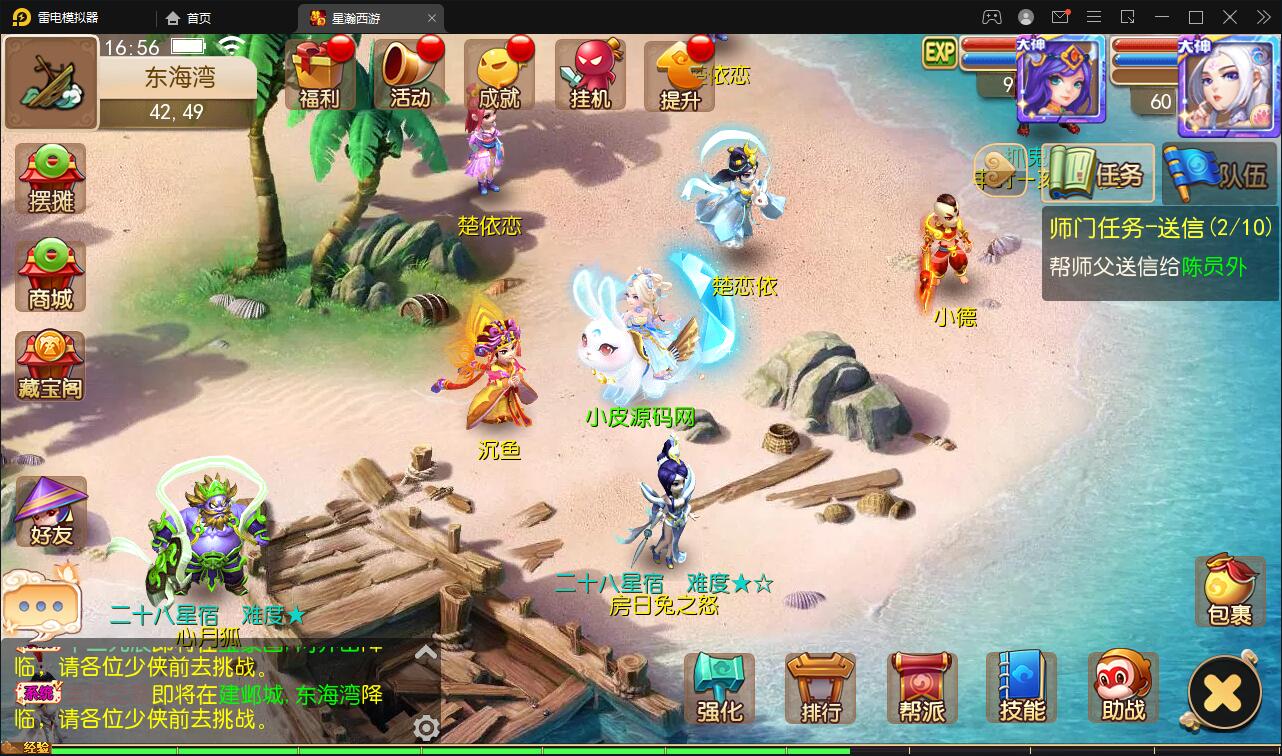View the 排行 rankings
The image size is (1282, 756).
[x=819, y=687]
